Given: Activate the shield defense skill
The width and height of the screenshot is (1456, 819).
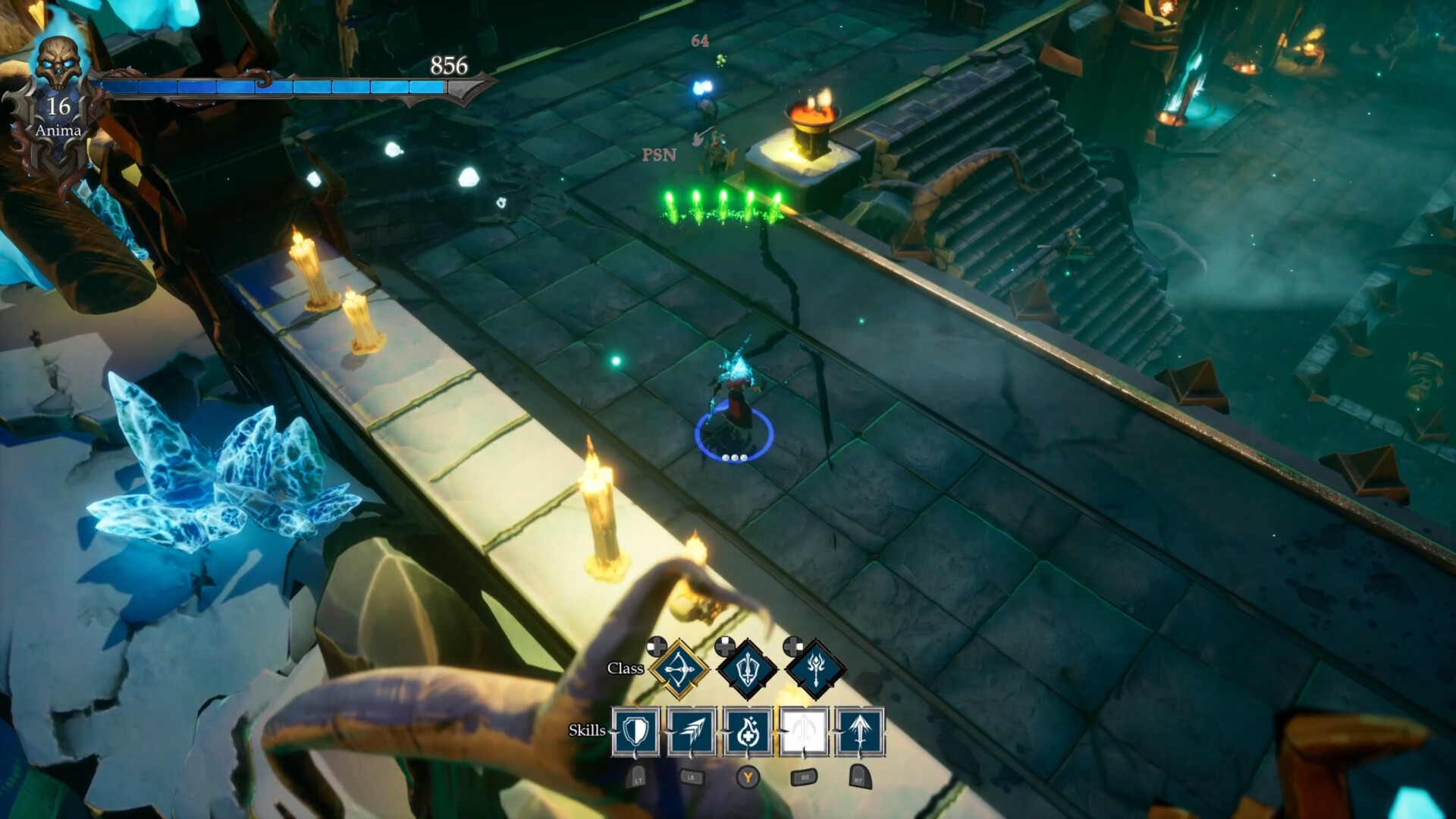Looking at the screenshot, I should 635,733.
